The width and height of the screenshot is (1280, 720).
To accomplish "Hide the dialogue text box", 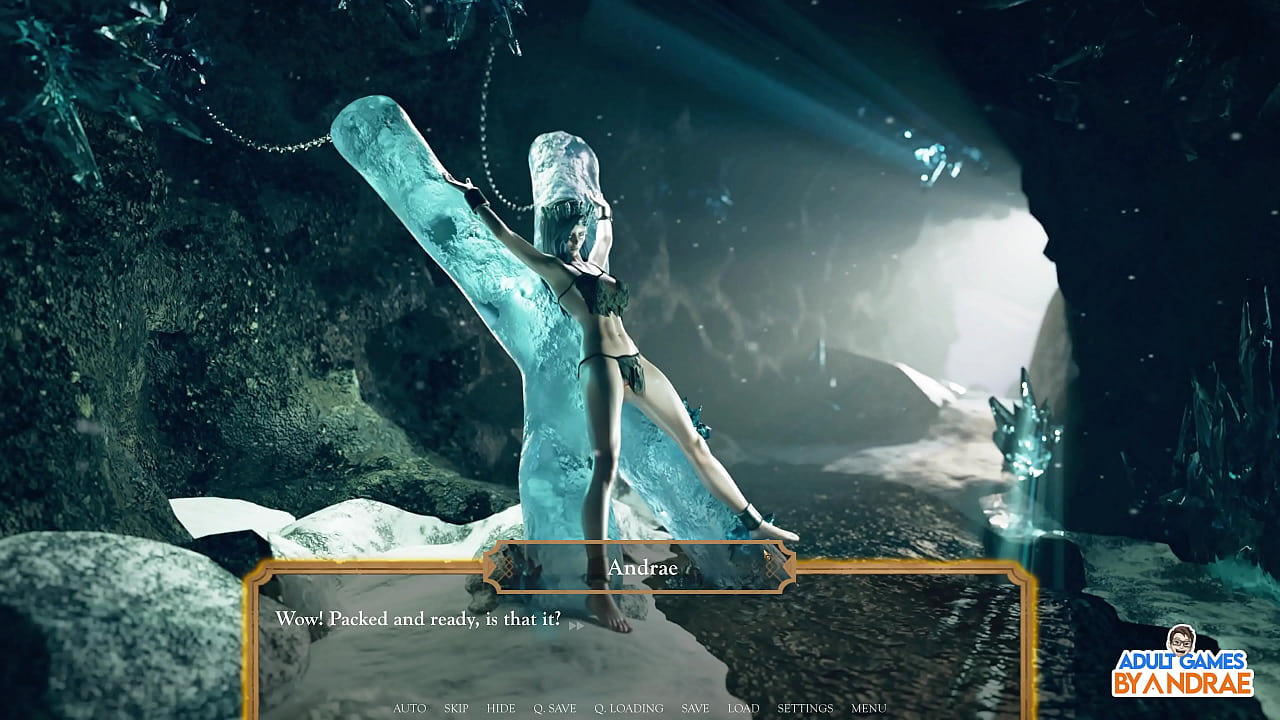I will click(501, 708).
